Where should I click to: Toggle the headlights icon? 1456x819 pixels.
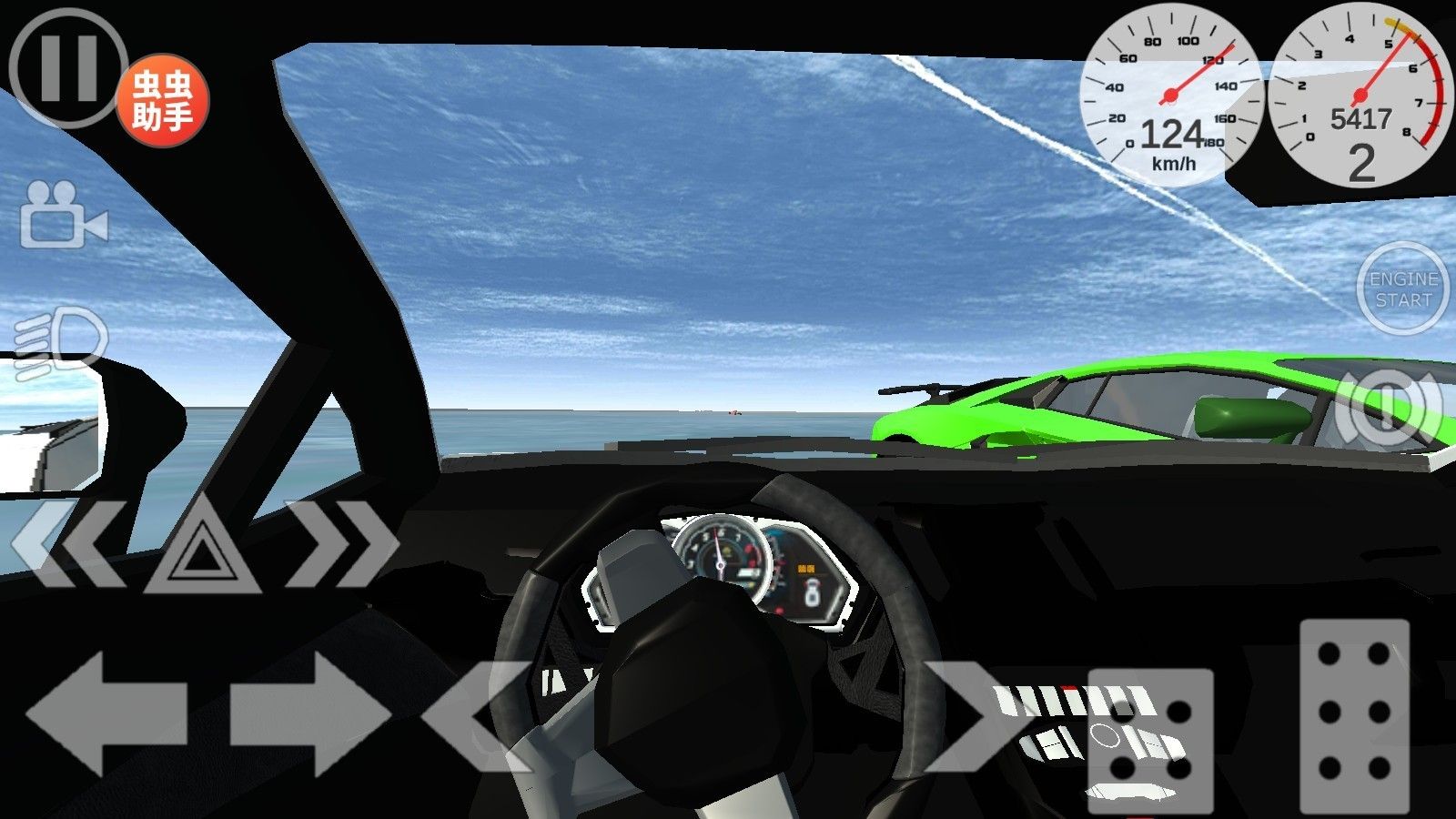pos(62,341)
